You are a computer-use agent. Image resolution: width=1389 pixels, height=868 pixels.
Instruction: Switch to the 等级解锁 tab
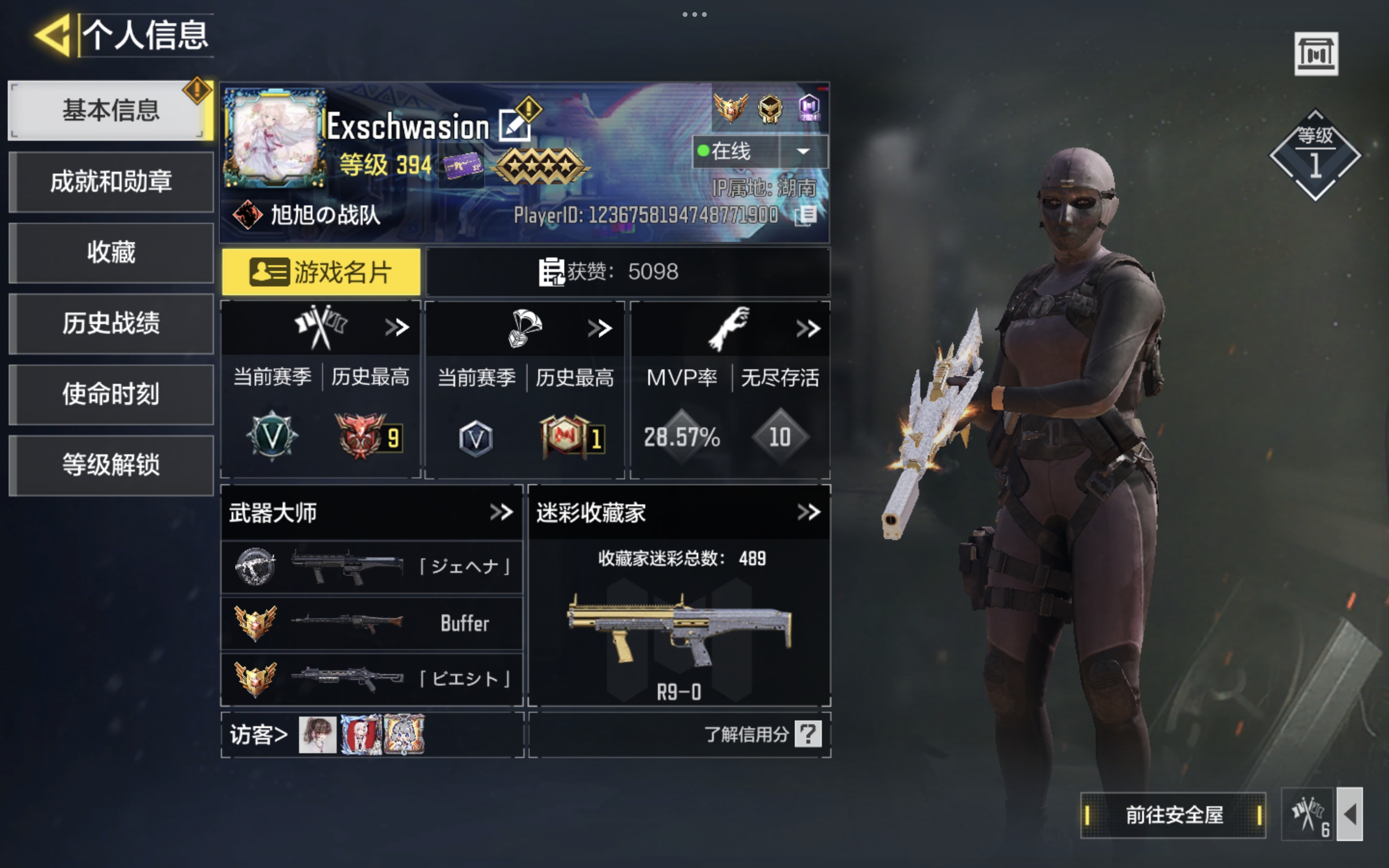coord(110,465)
